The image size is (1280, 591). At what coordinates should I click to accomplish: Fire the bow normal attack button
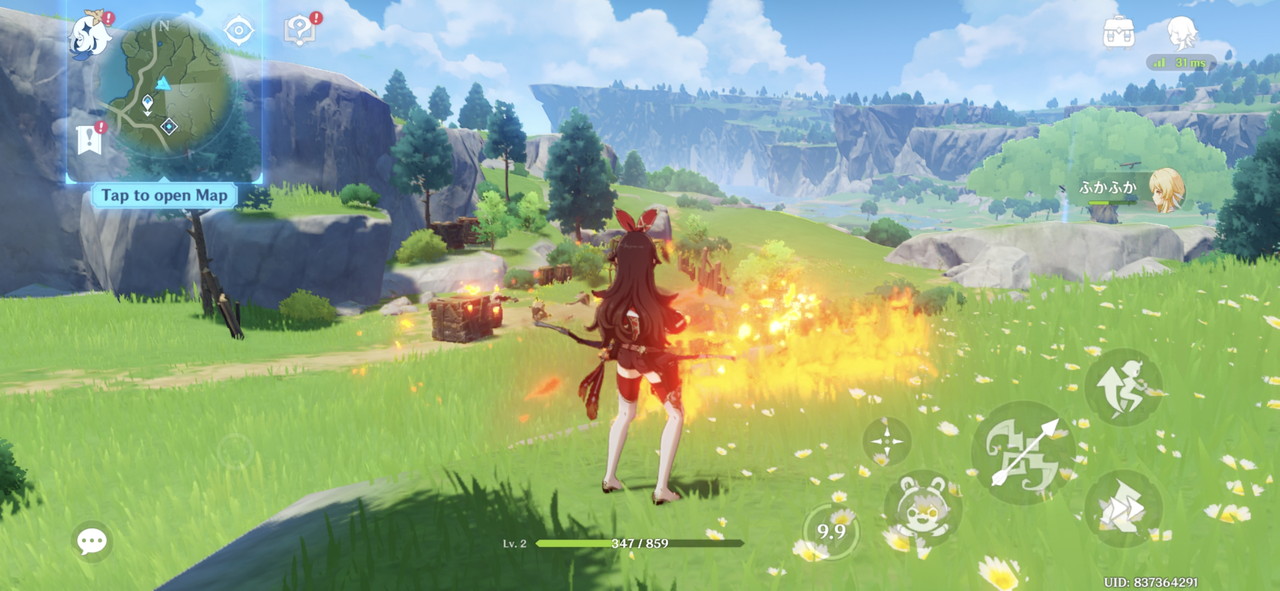[1023, 454]
